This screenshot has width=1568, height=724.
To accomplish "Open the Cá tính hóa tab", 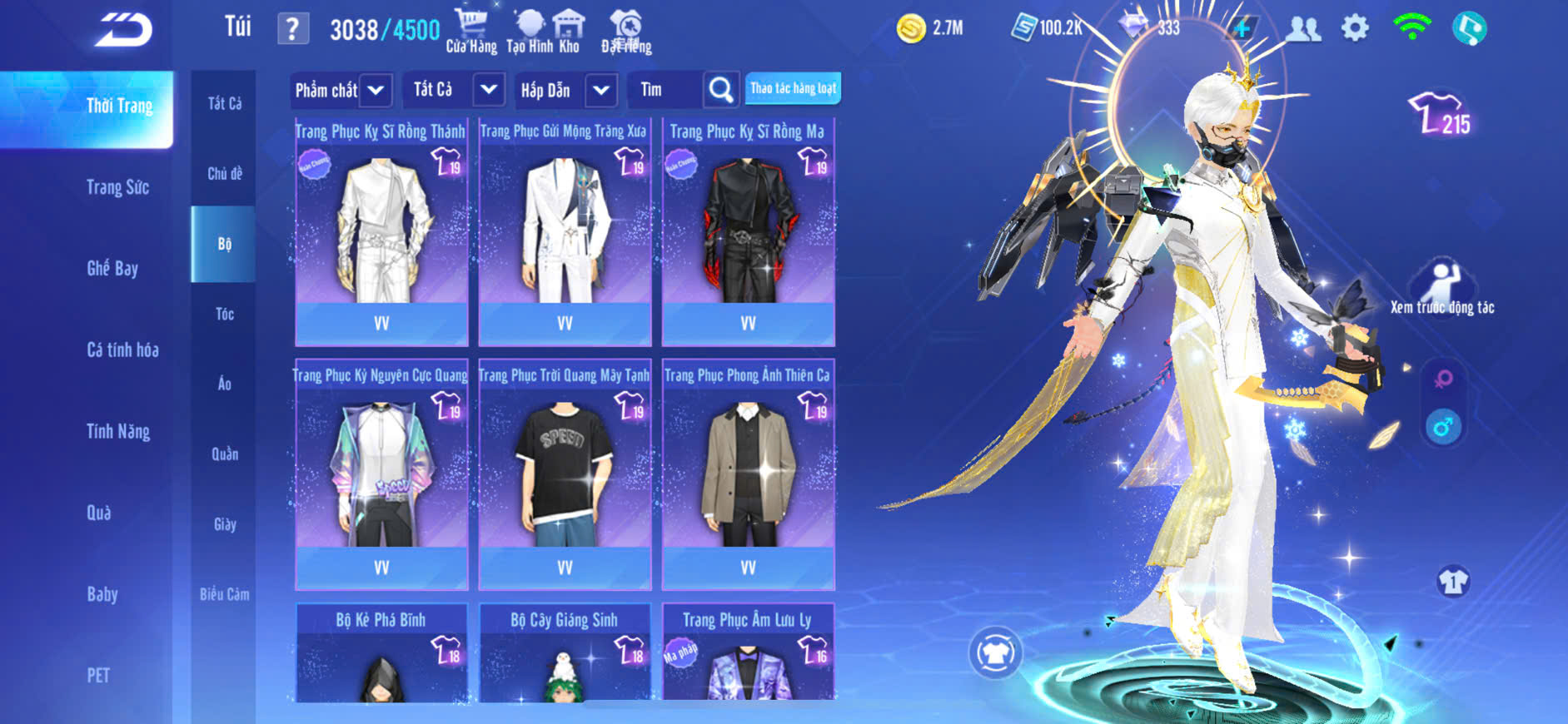I will click(122, 350).
